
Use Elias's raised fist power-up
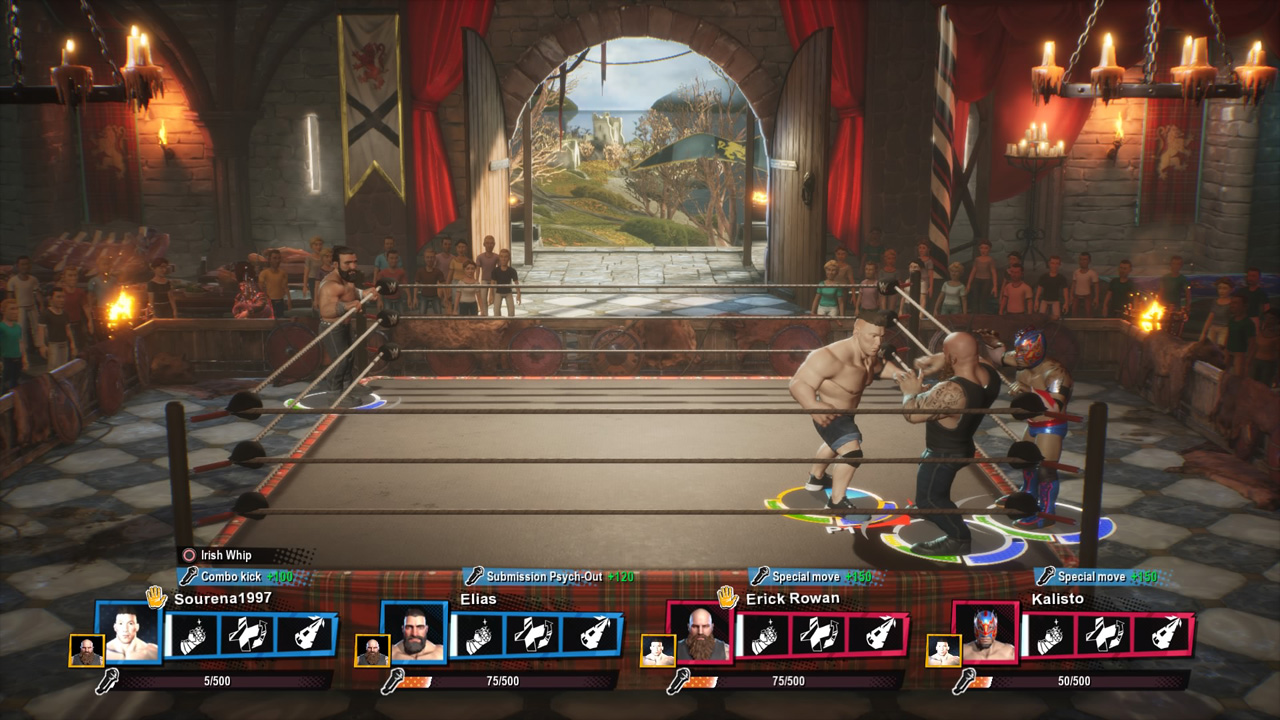tap(479, 635)
